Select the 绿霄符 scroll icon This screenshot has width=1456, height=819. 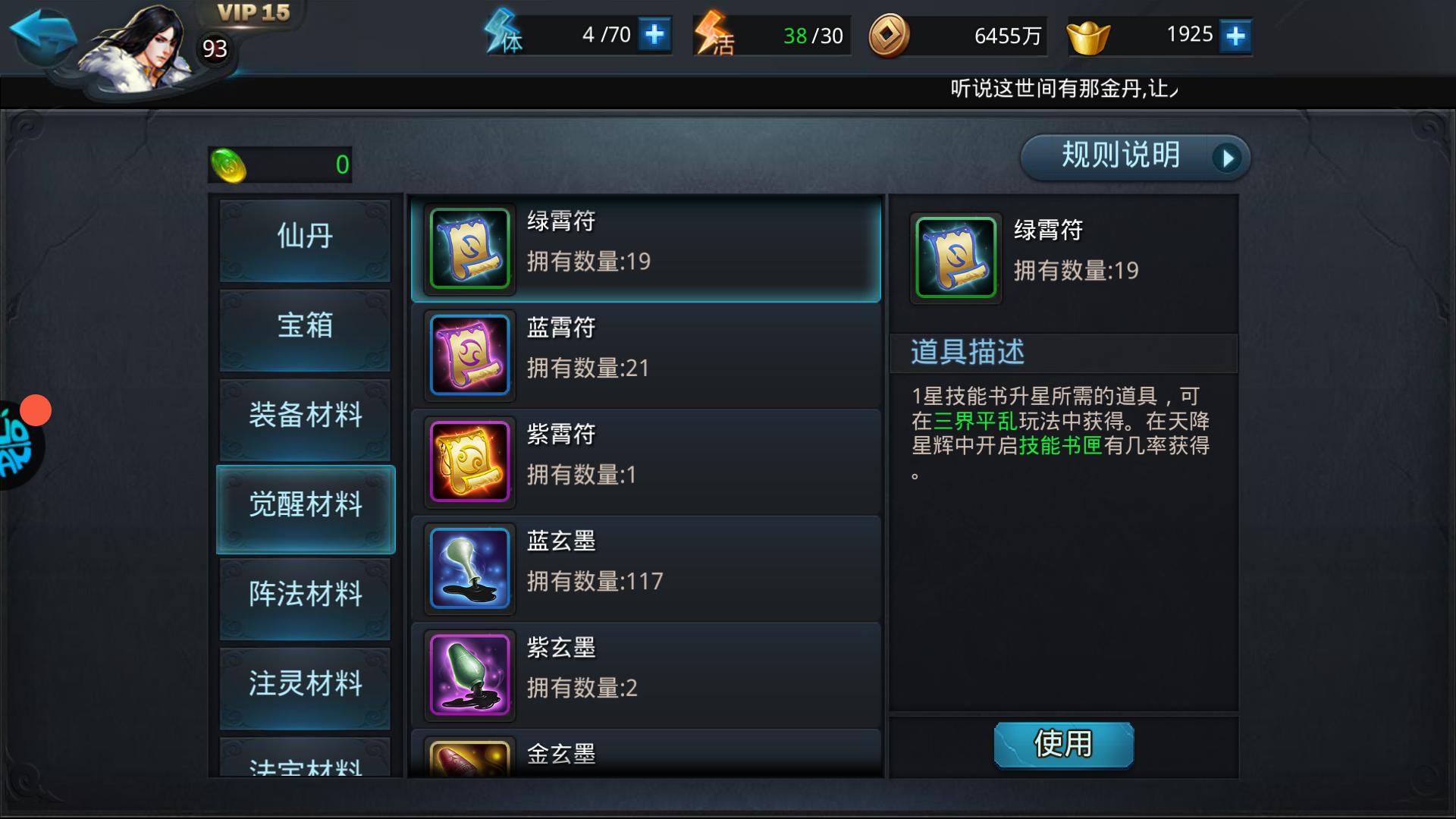469,246
